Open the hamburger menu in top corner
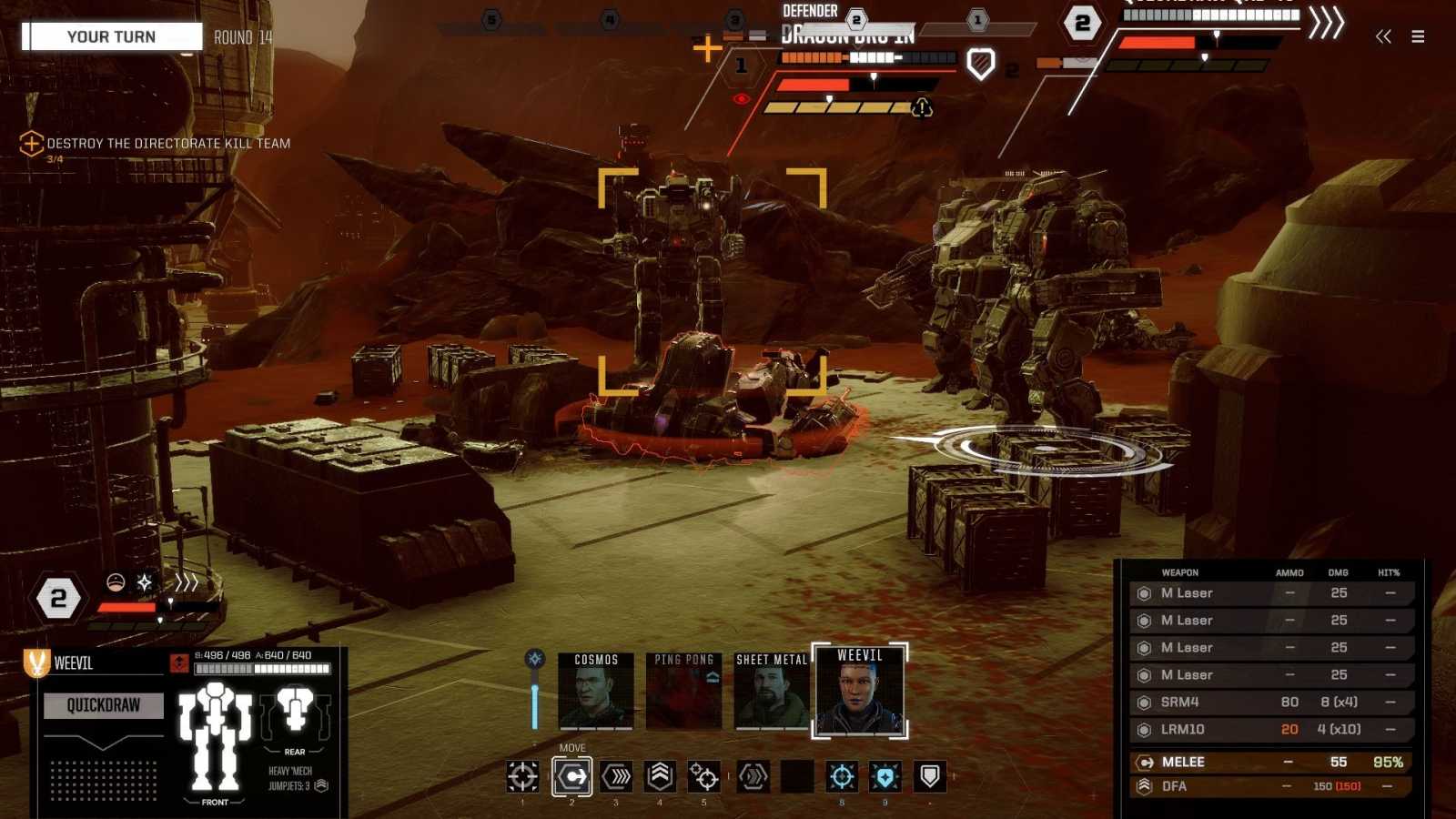 tap(1418, 36)
